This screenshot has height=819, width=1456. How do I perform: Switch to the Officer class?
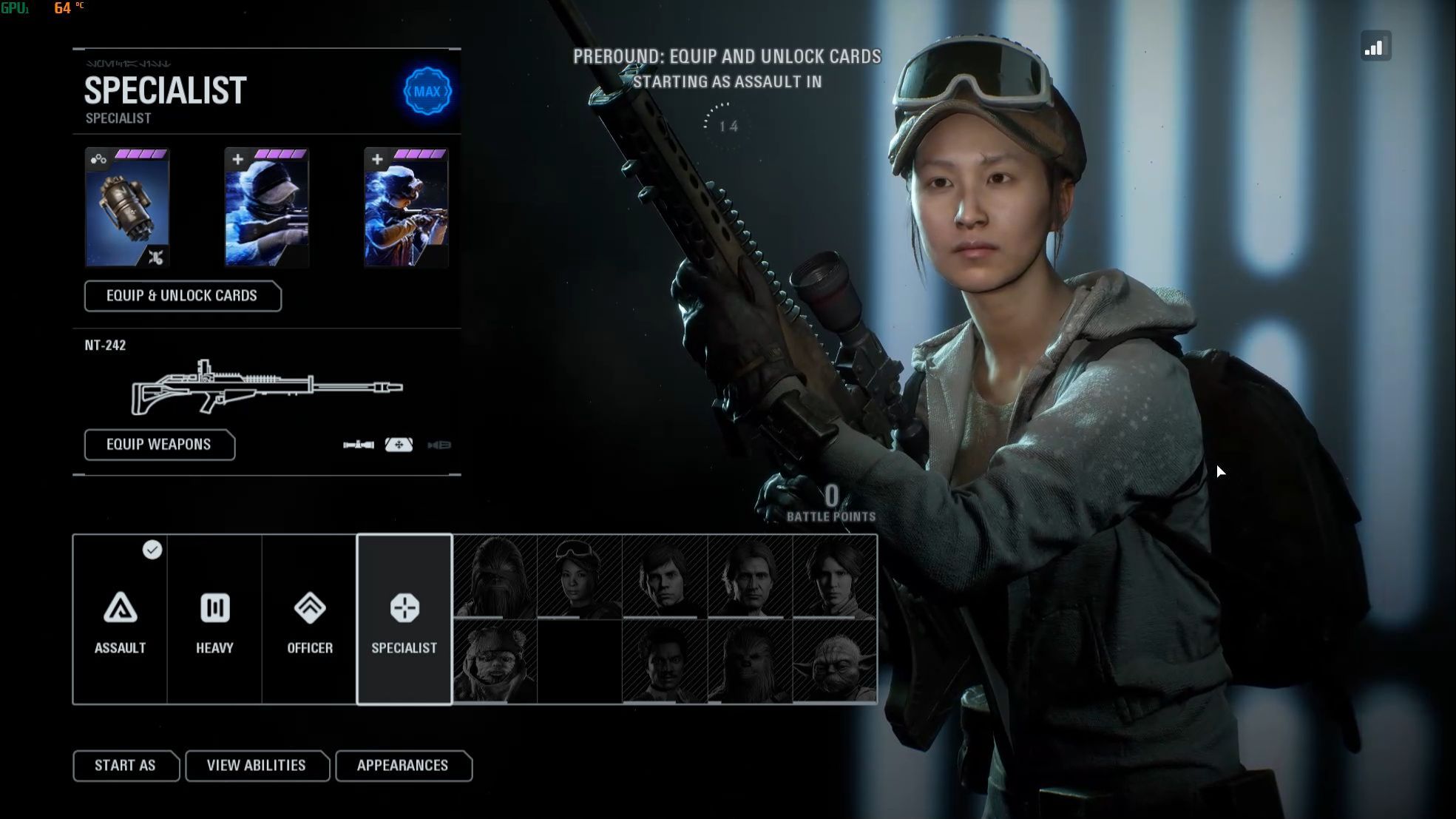pos(309,619)
